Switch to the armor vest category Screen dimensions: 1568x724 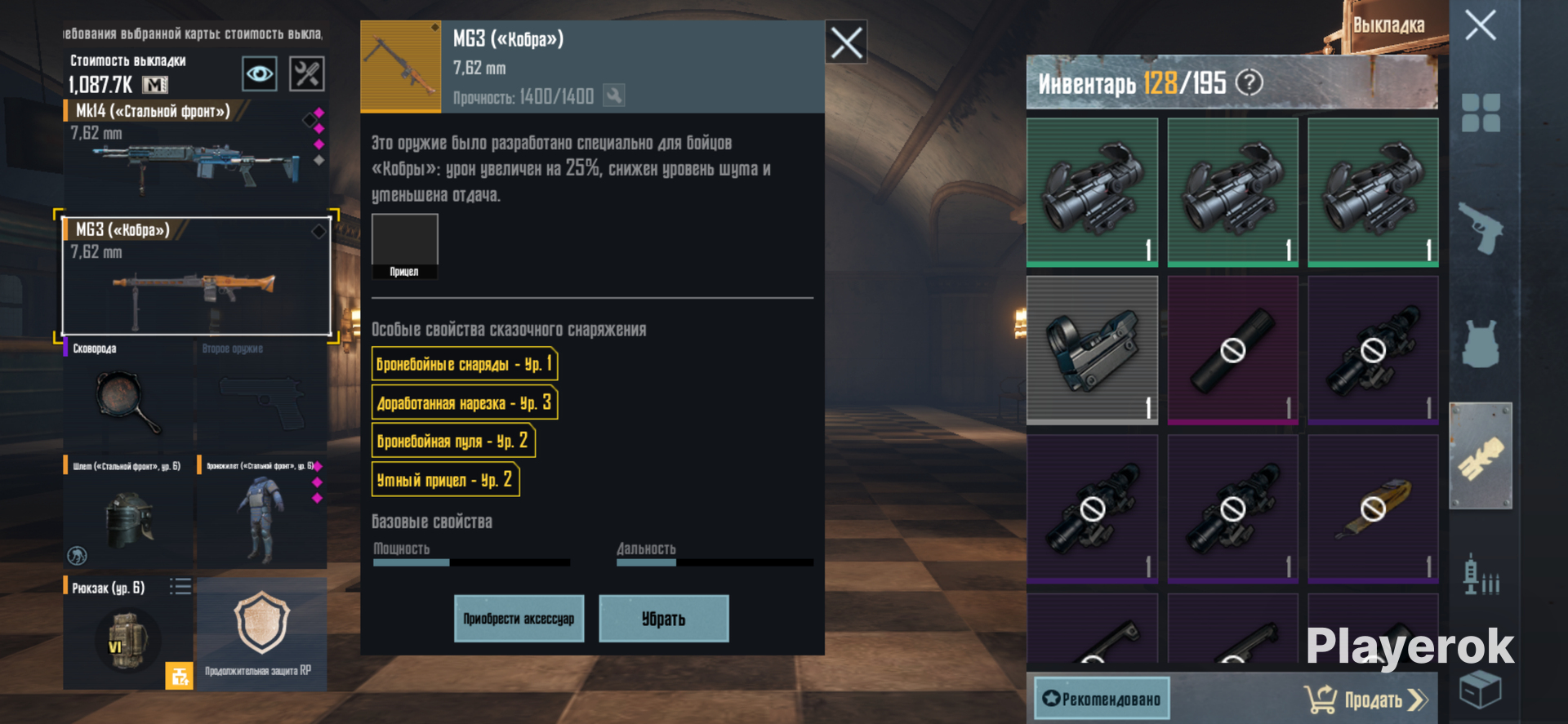[x=1480, y=343]
